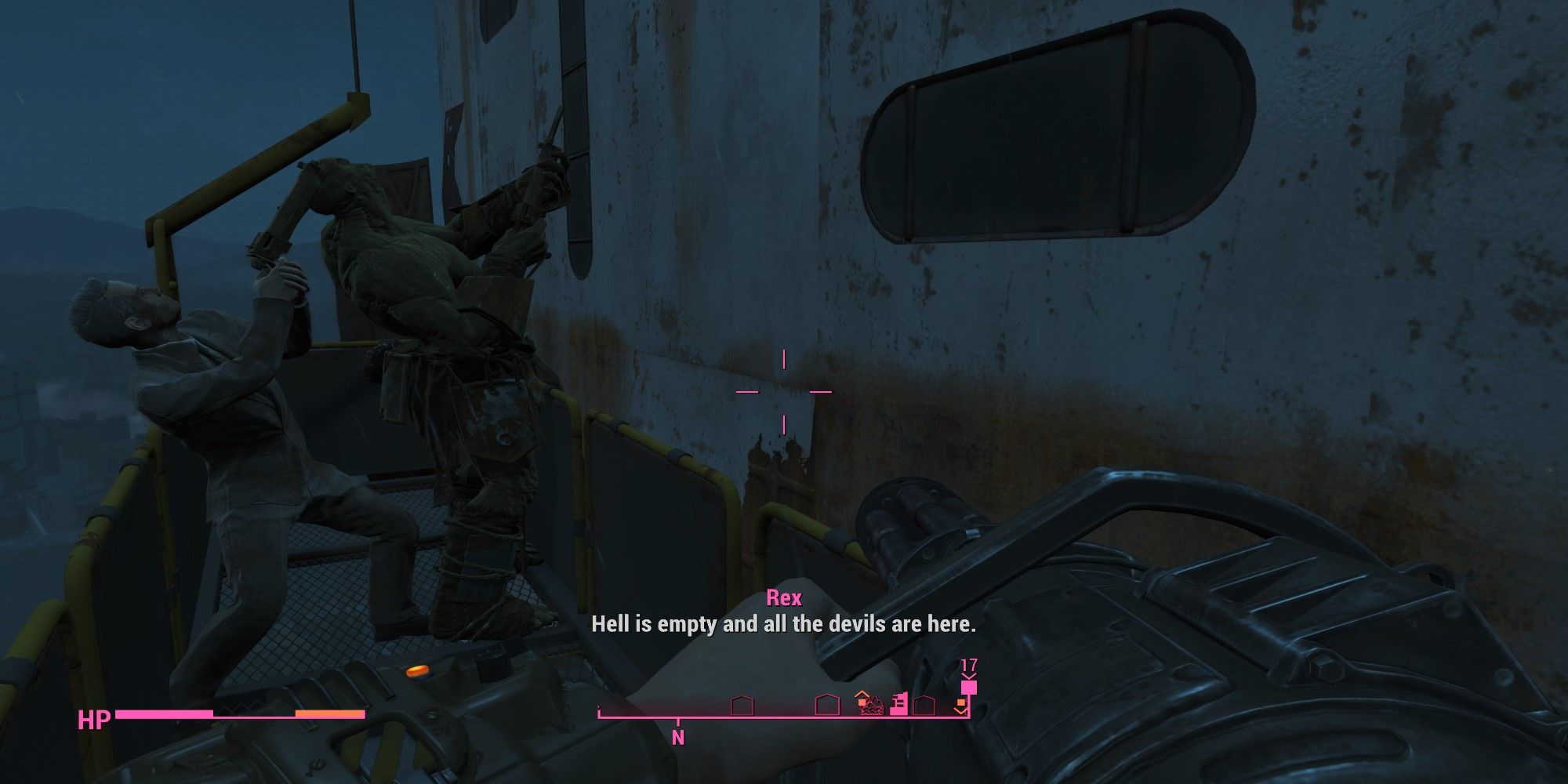Click the compass baseline strip
This screenshot has width=1568, height=784.
[x=784, y=717]
